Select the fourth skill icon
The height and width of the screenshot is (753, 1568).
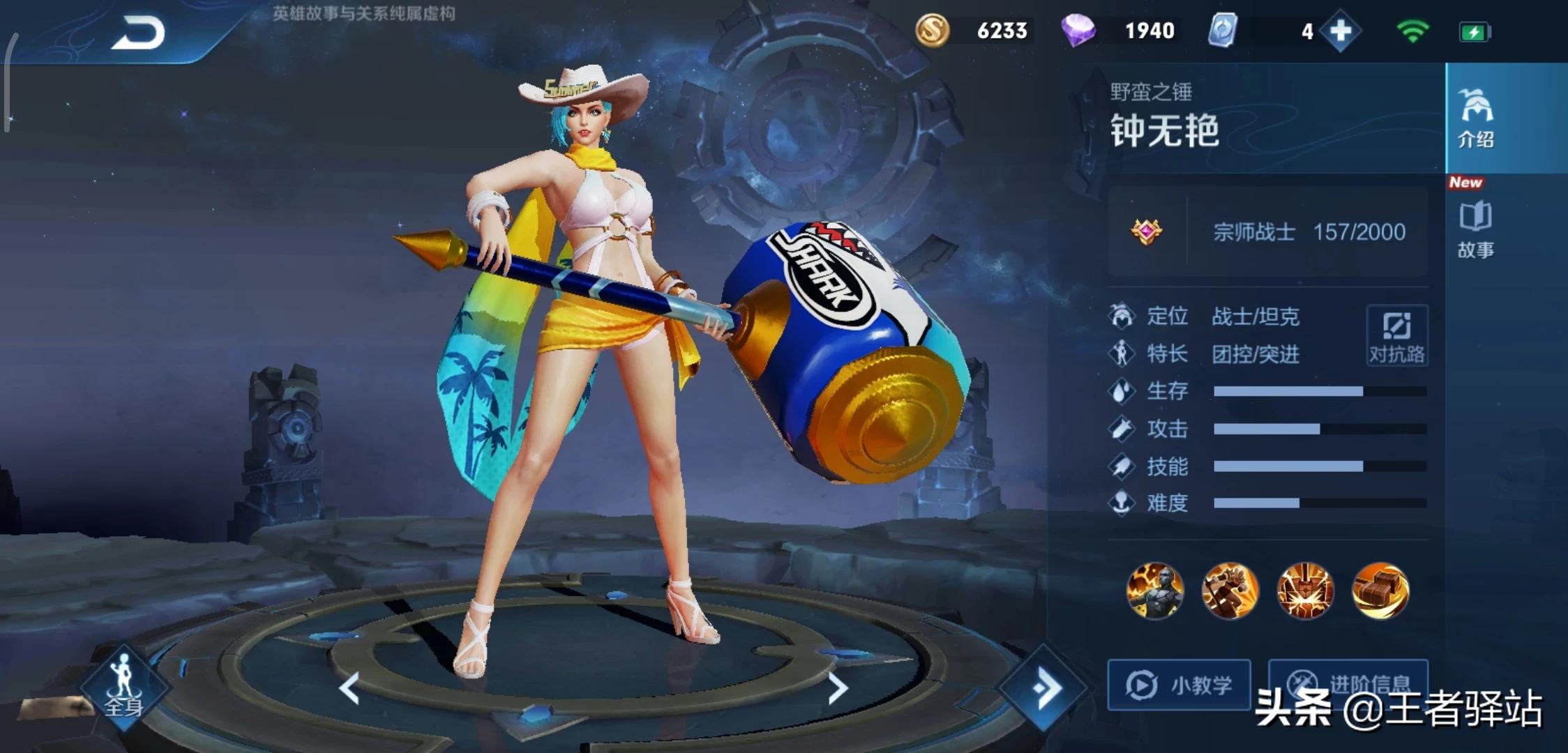(1380, 591)
